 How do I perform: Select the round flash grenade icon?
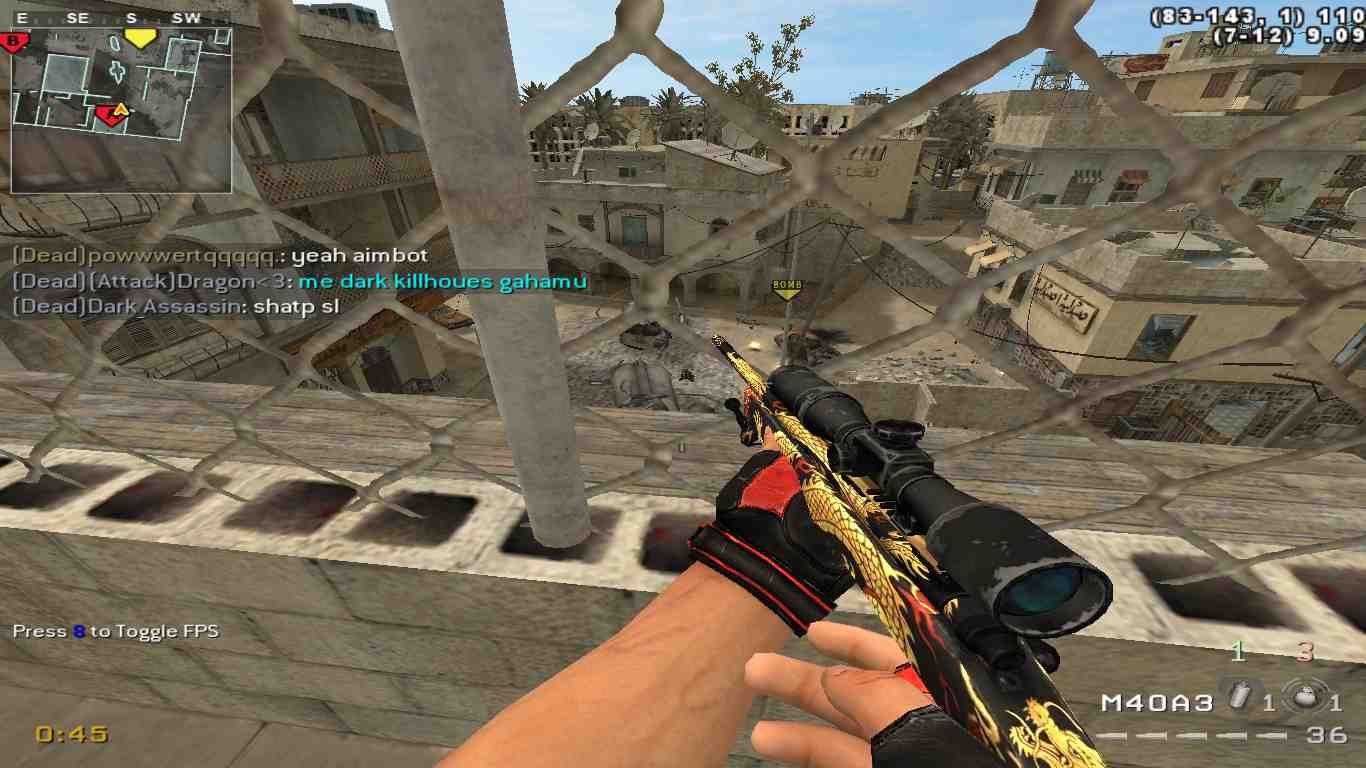click(1304, 700)
